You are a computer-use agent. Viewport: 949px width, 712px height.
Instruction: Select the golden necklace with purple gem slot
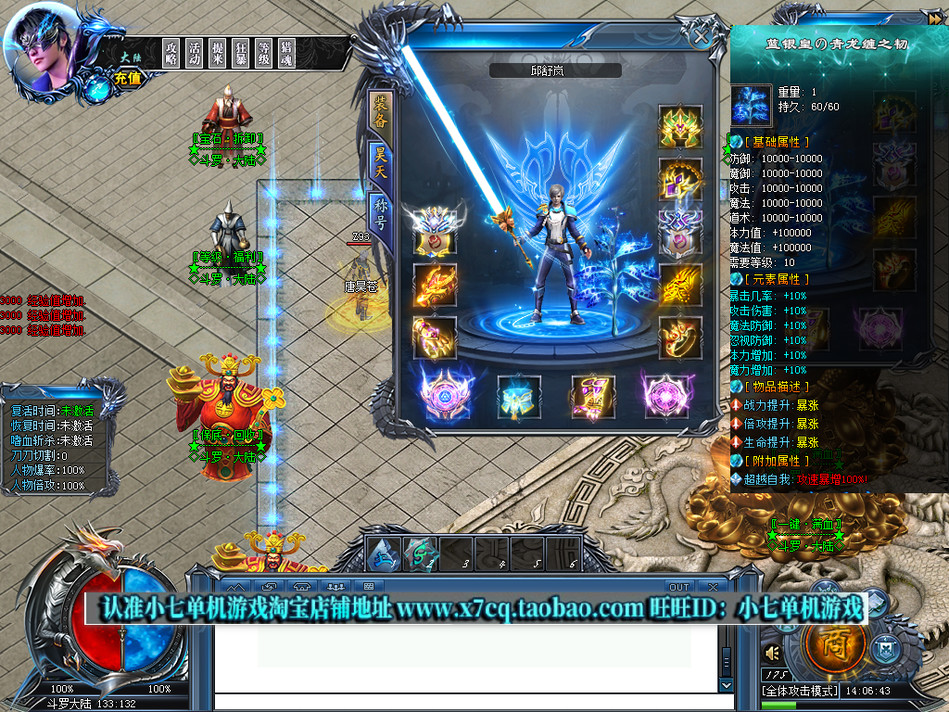point(680,180)
